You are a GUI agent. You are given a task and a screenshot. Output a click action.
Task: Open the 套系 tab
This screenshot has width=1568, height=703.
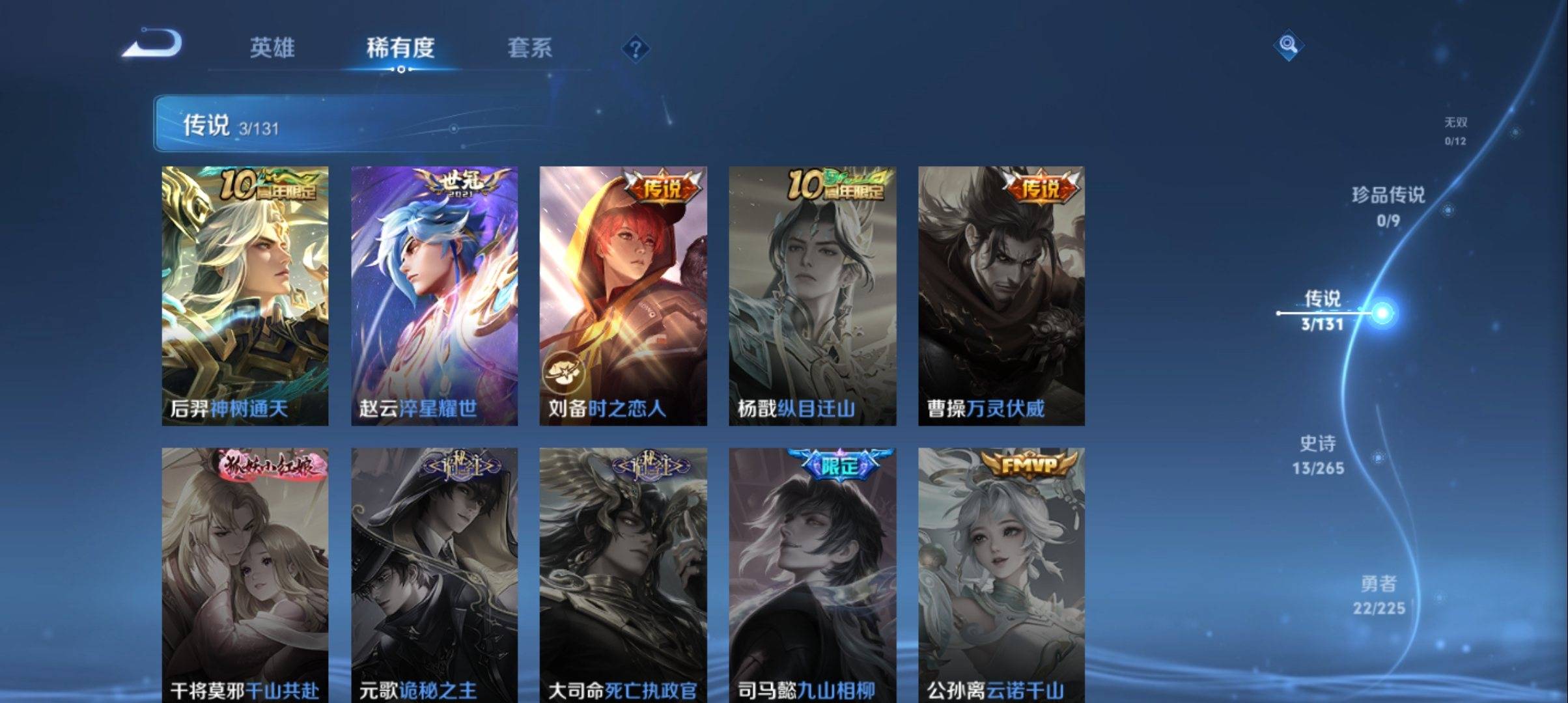pyautogui.click(x=529, y=48)
